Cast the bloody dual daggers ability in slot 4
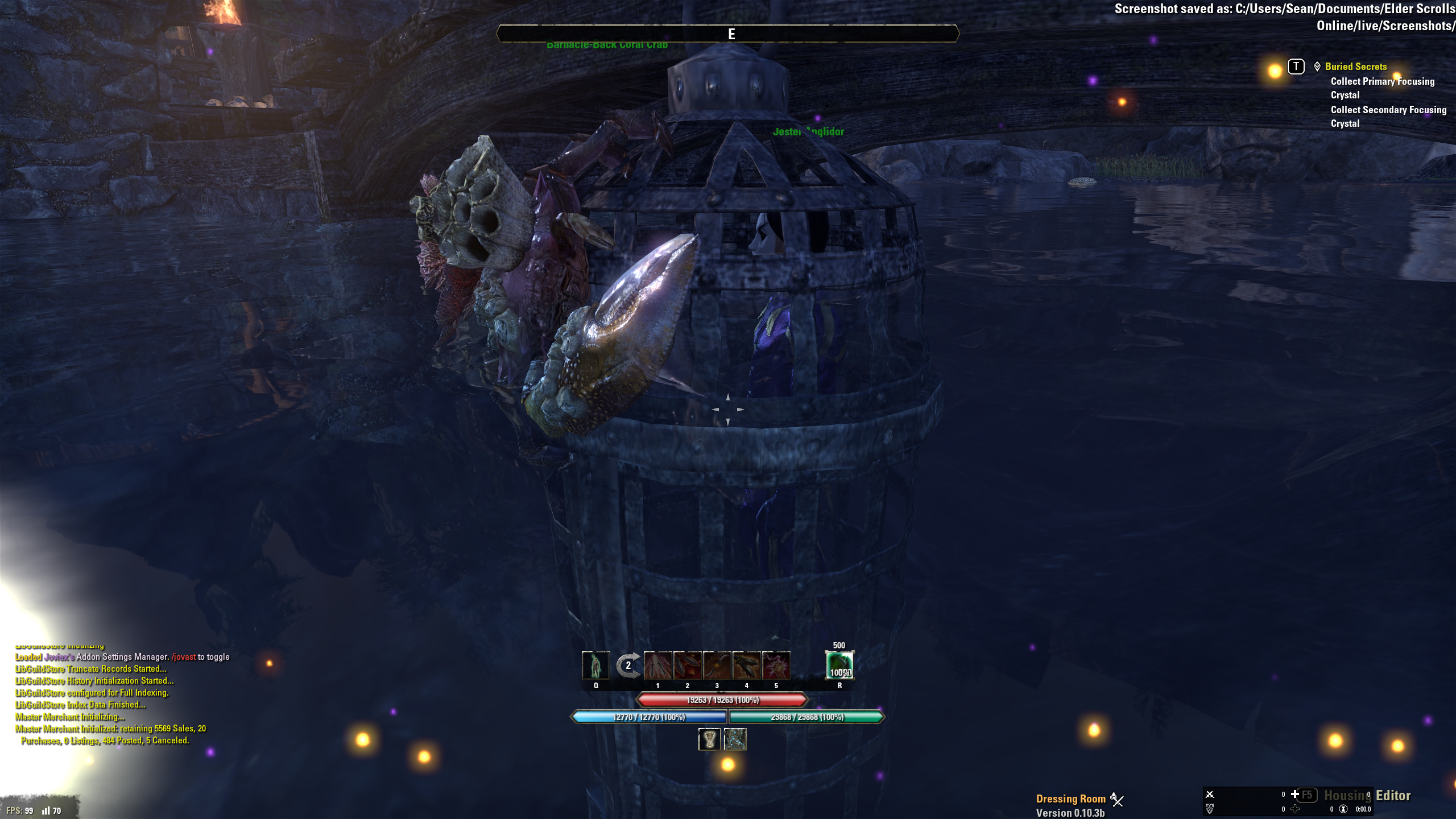Image resolution: width=1456 pixels, height=819 pixels. [746, 665]
